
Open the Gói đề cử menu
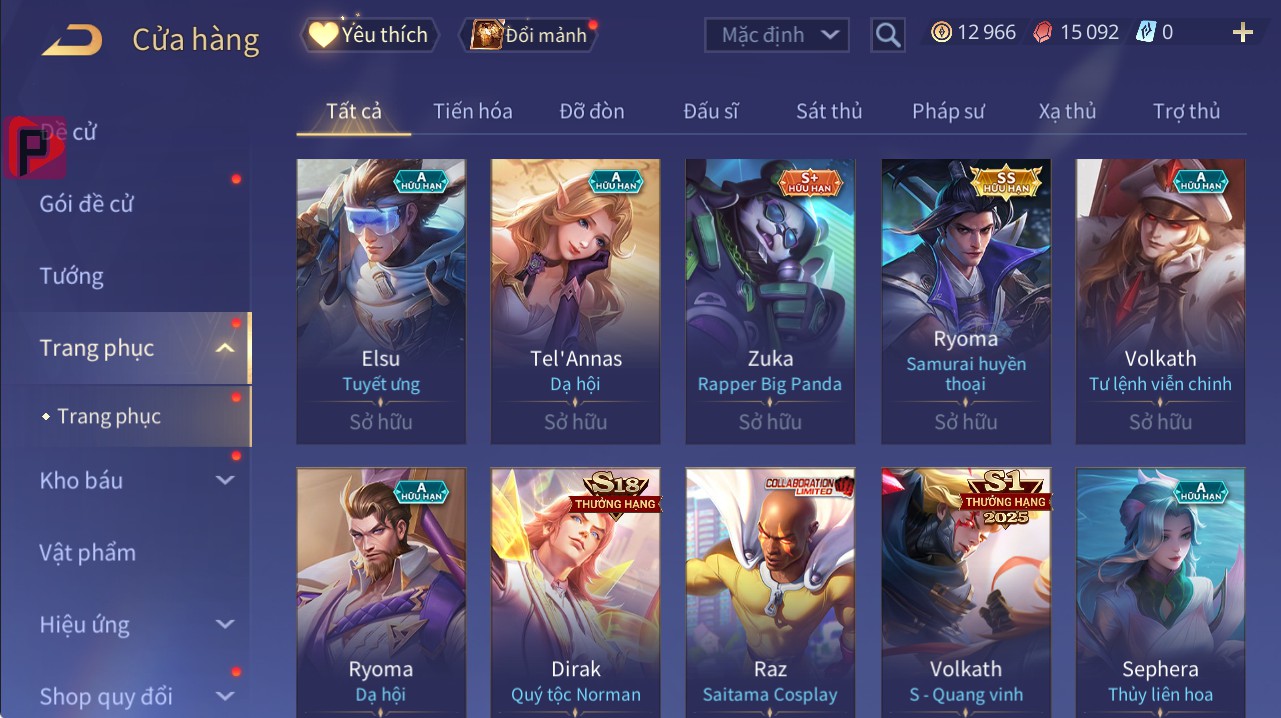(87, 204)
